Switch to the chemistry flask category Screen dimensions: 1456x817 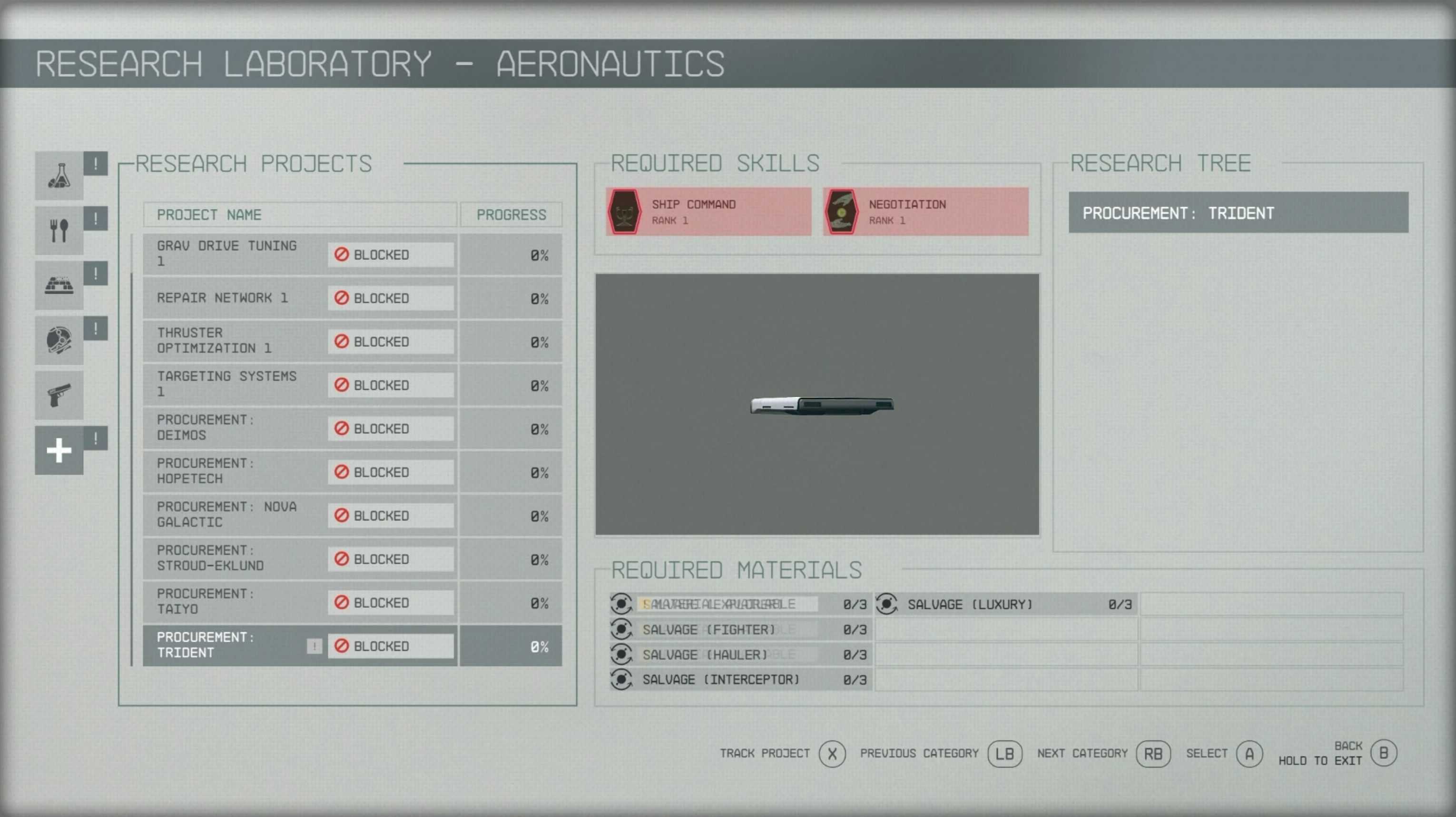[59, 176]
